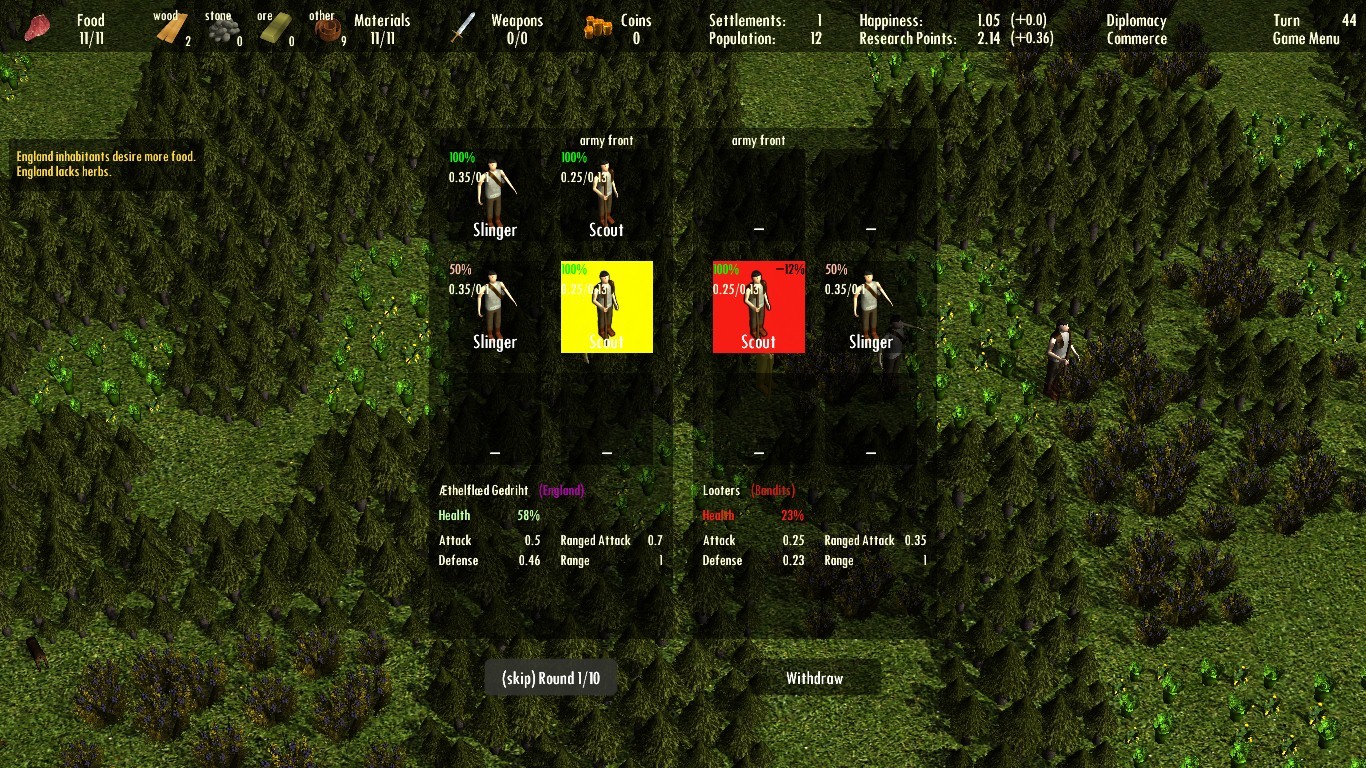Screen dimensions: 1366x768
Task: Select the yellow-highlighted Scout
Action: coord(606,306)
